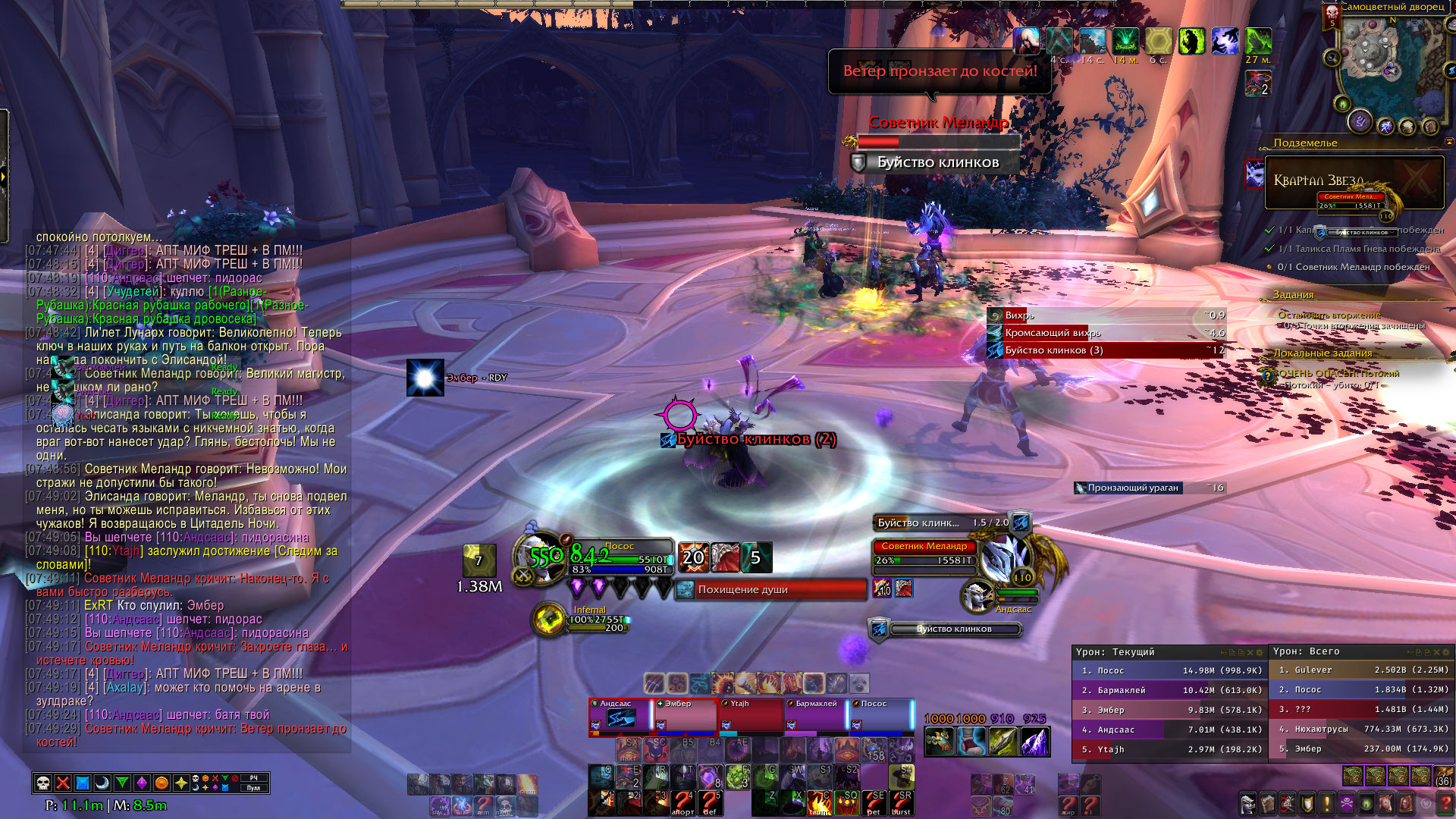
Task: Select Ytajh's party frame
Action: 751,717
